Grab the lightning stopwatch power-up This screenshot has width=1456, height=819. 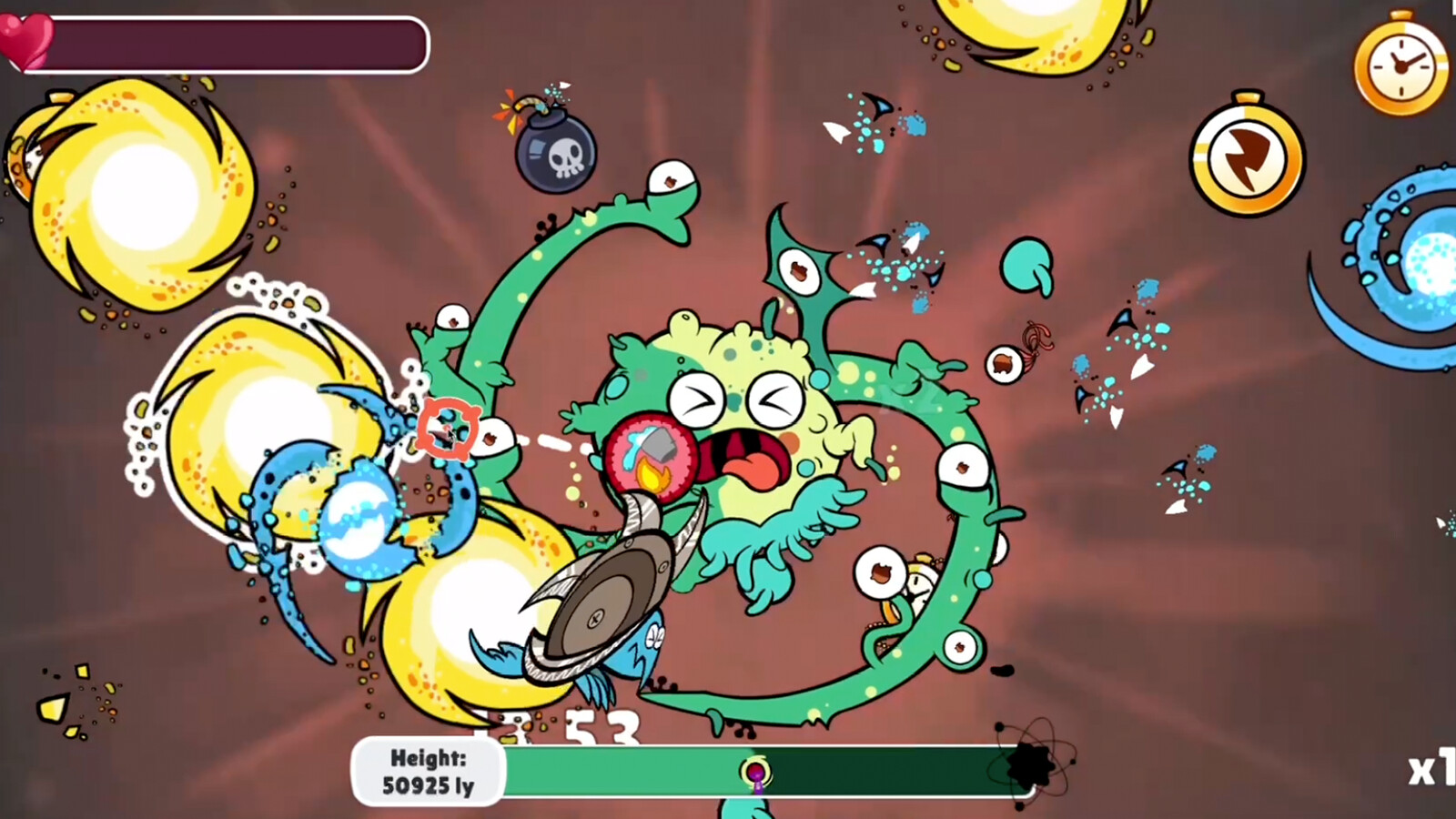point(1245,157)
